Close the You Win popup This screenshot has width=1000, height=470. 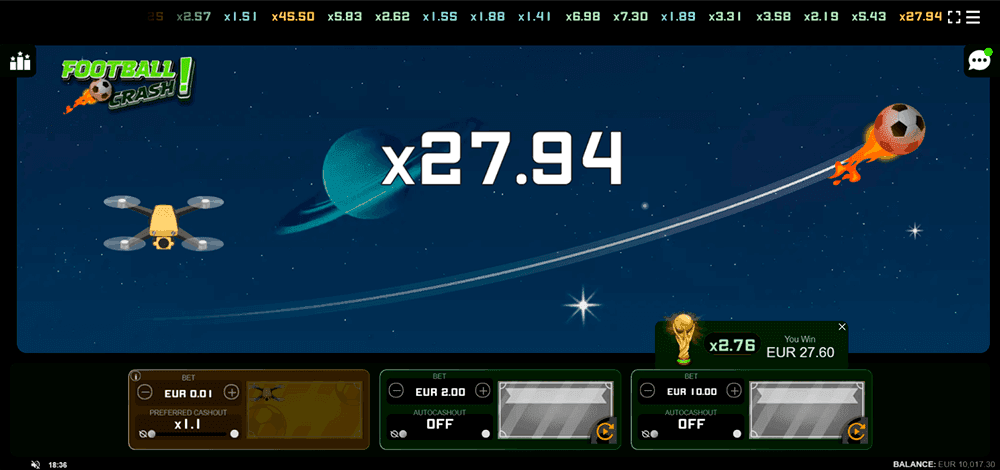point(842,327)
